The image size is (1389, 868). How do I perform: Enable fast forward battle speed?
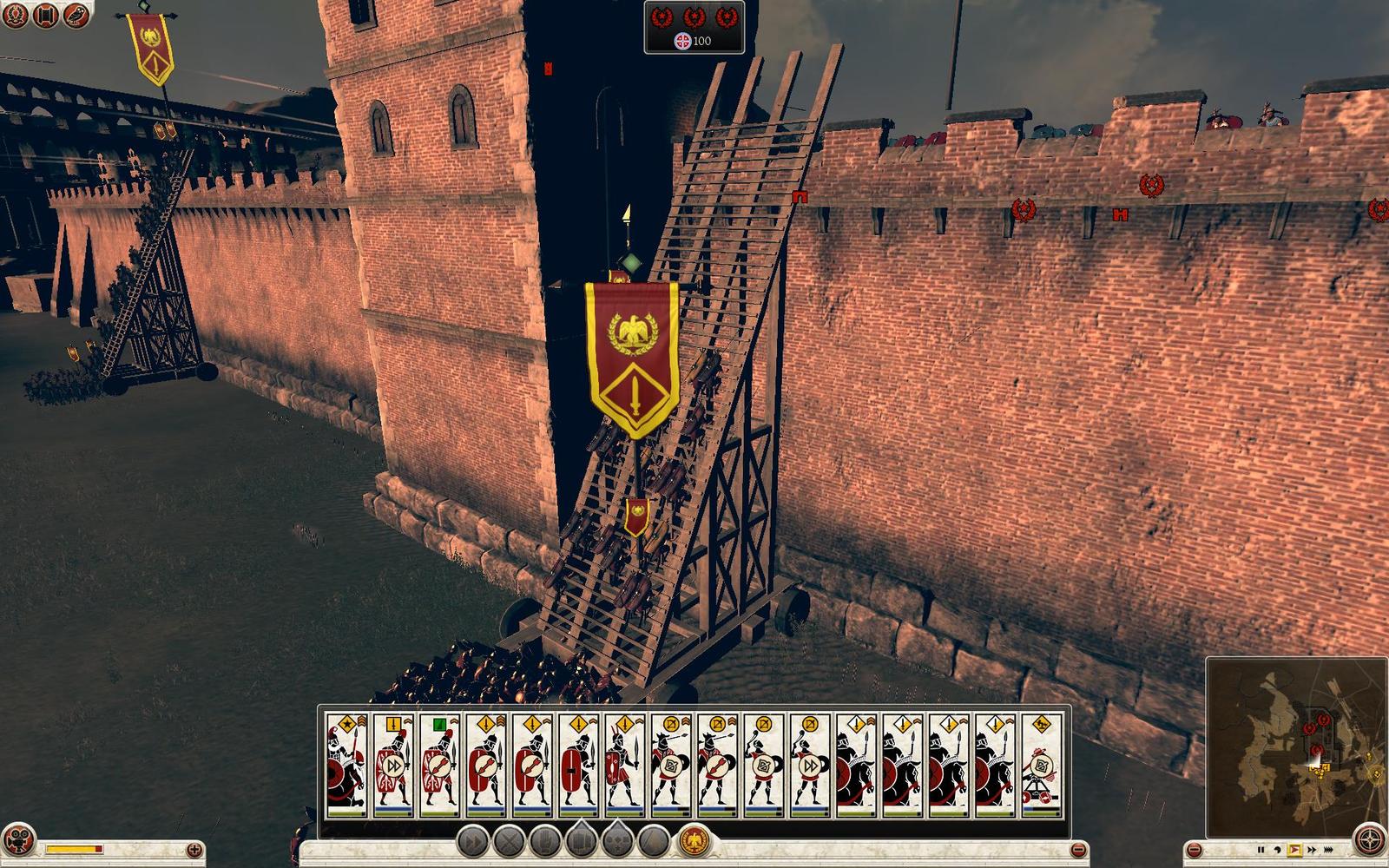pyautogui.click(x=1312, y=850)
